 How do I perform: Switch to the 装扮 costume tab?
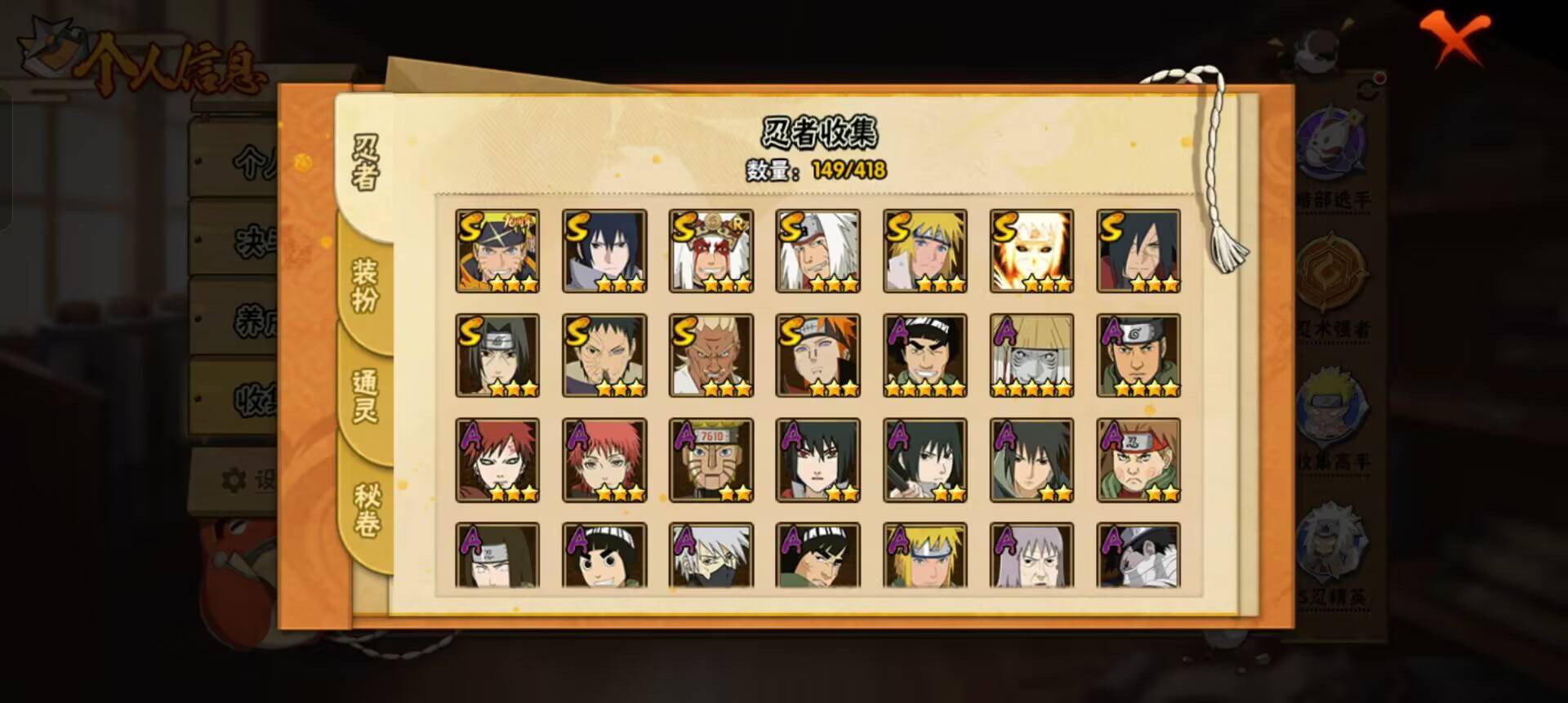coord(365,285)
